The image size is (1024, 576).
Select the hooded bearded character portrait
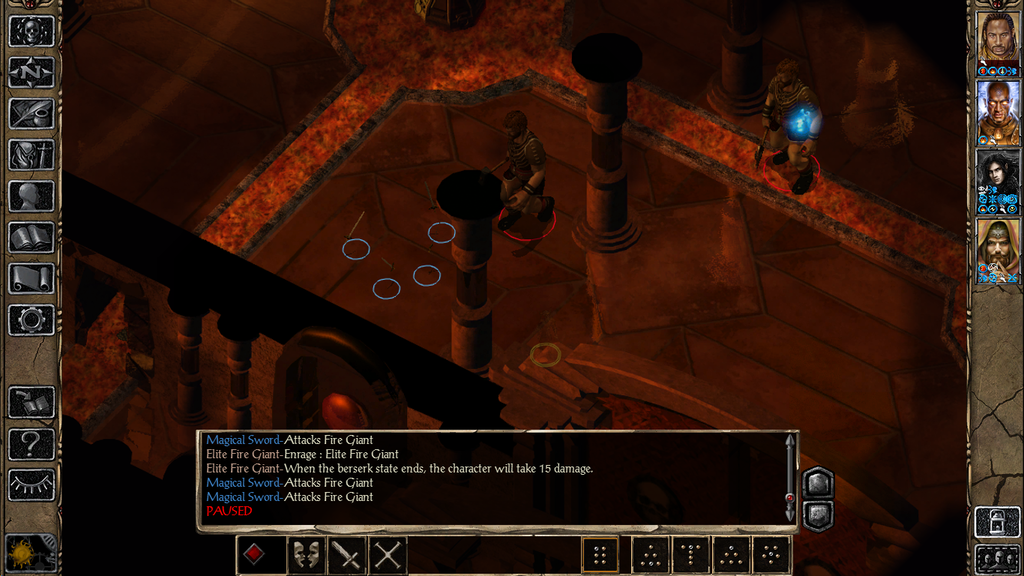click(x=997, y=245)
